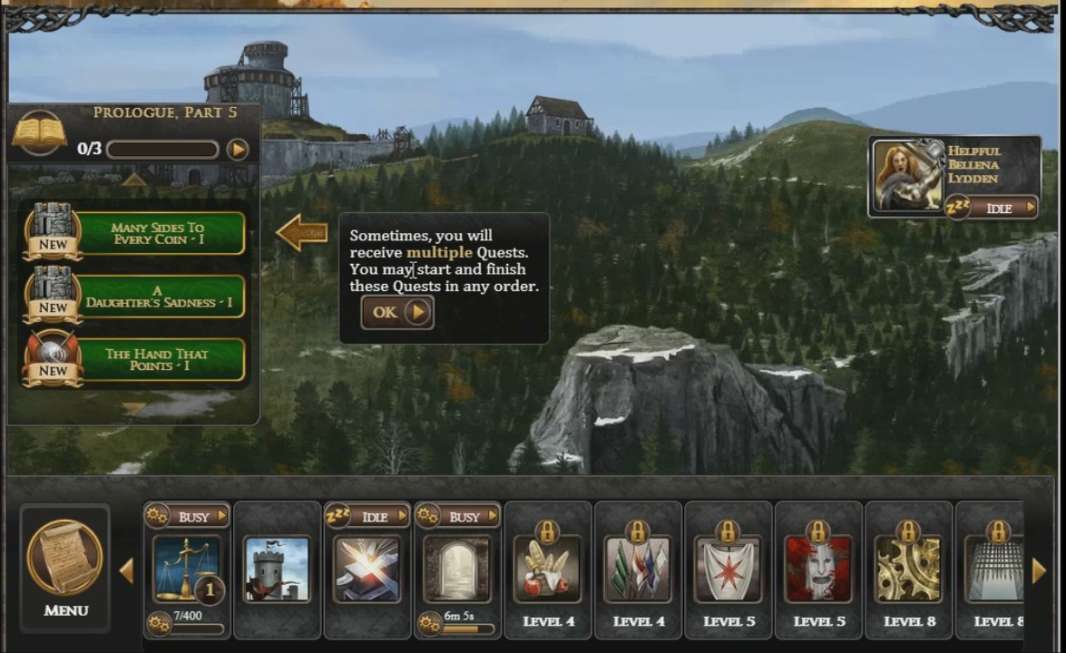Select the locked gears building, Level 8
This screenshot has width=1066, height=653.
coord(908,569)
